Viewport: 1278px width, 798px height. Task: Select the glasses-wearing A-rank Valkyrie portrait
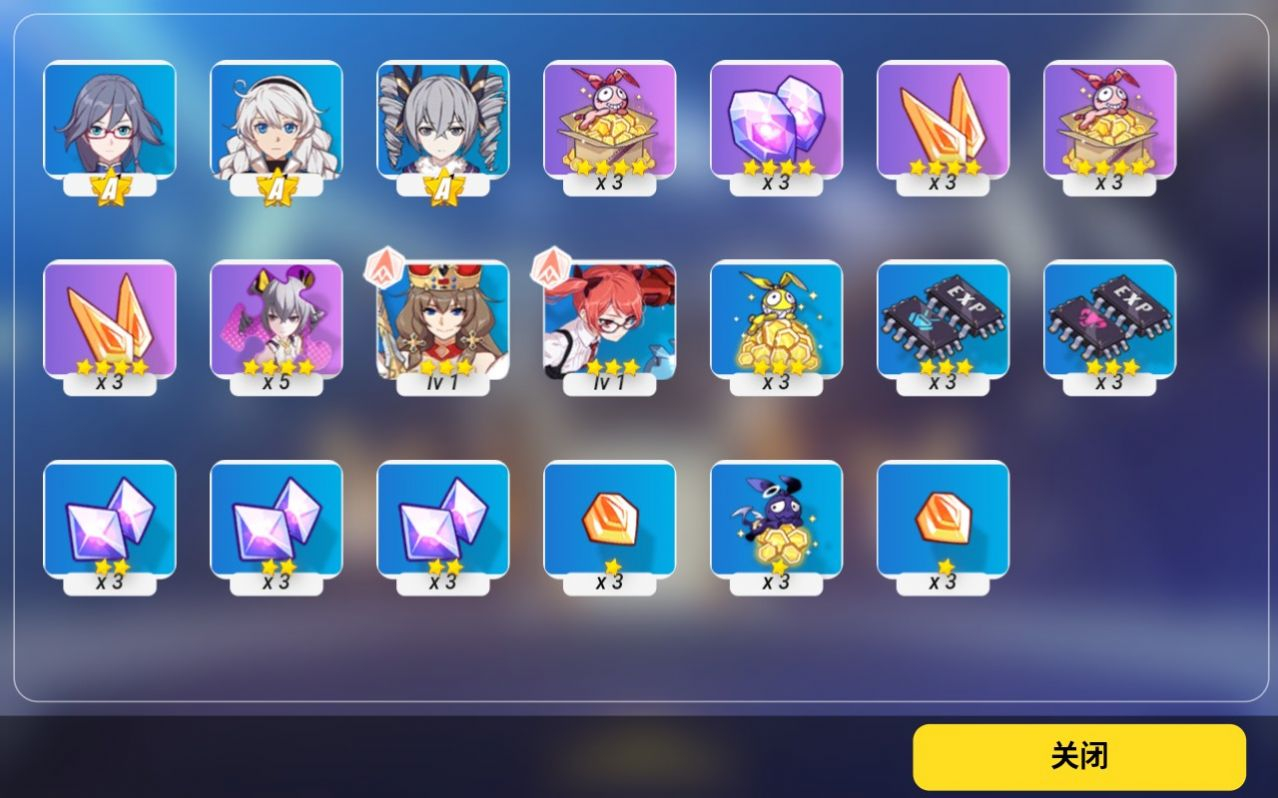point(110,120)
